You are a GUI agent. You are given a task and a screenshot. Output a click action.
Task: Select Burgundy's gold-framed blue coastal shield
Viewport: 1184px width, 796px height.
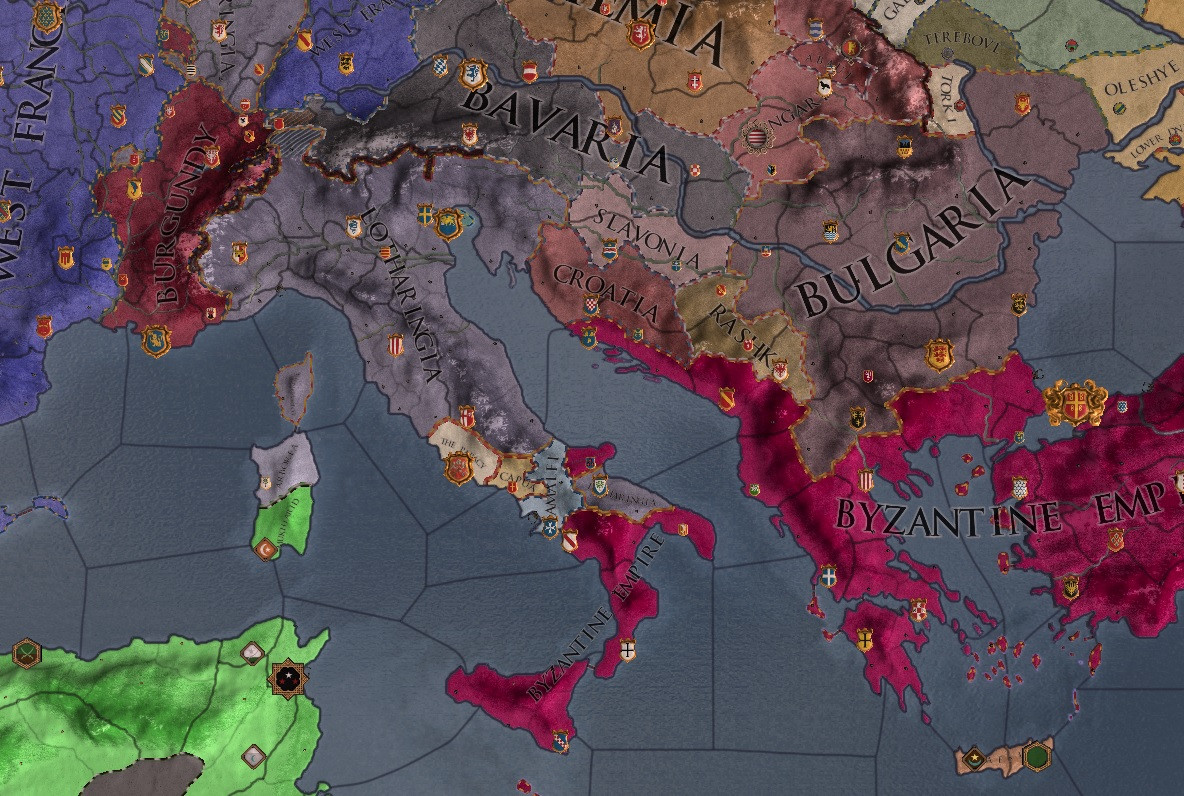coord(156,340)
